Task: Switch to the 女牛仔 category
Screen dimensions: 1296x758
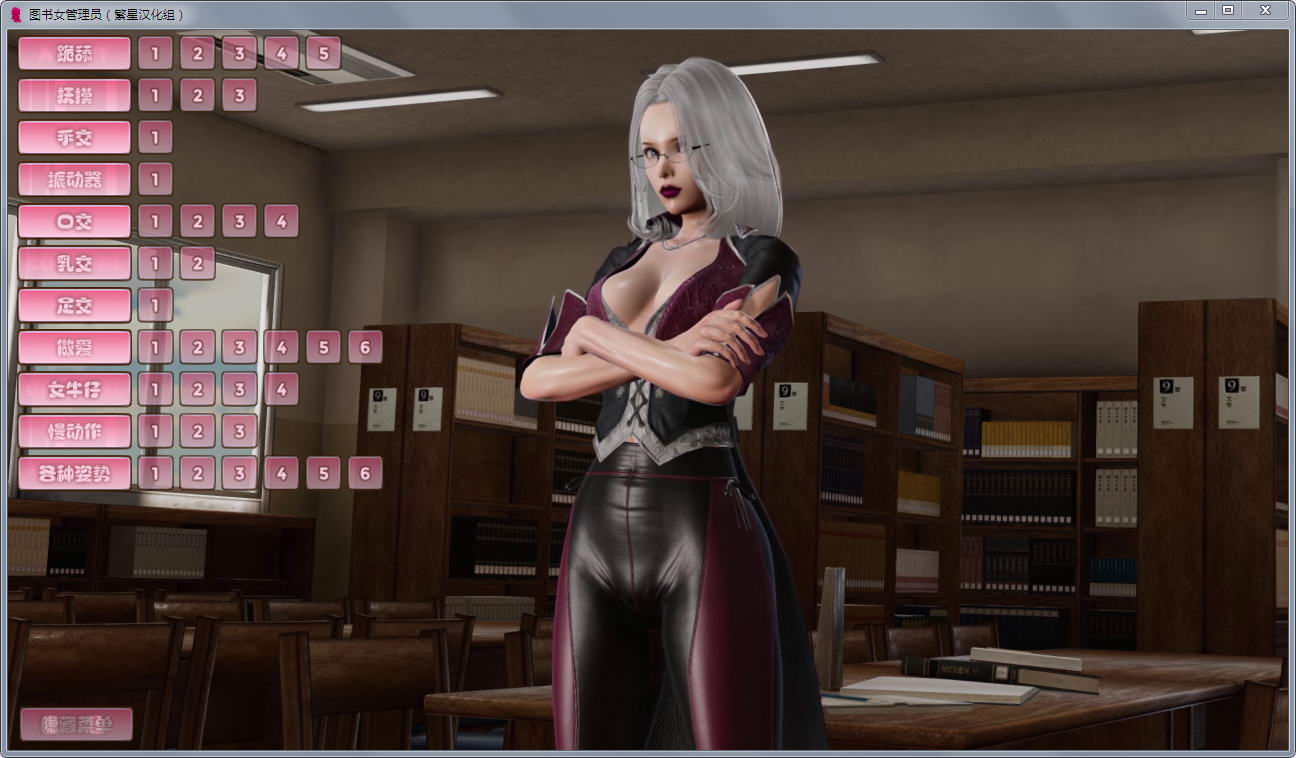Action: click(73, 389)
